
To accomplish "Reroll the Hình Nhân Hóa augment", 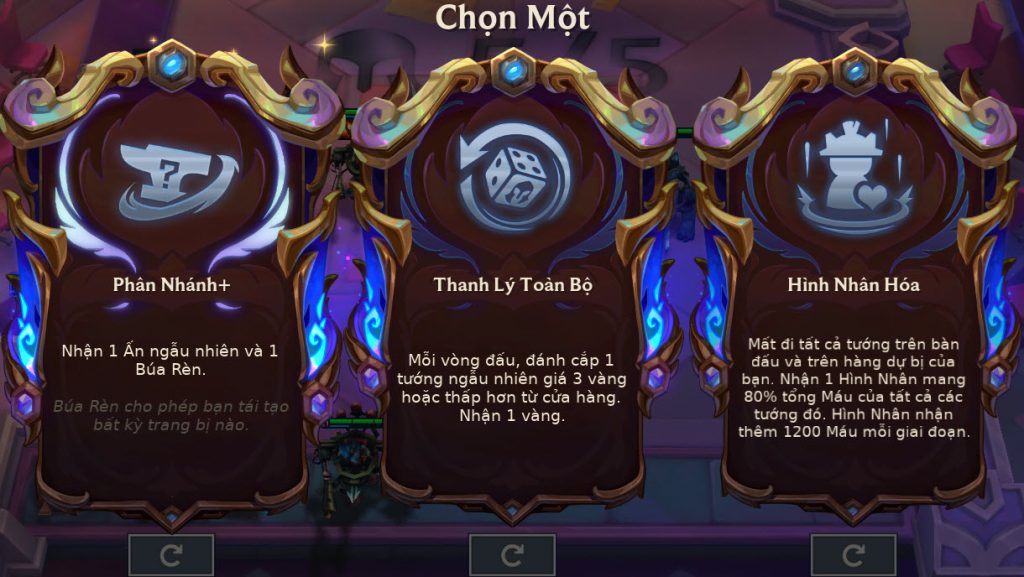I will pyautogui.click(x=853, y=555).
